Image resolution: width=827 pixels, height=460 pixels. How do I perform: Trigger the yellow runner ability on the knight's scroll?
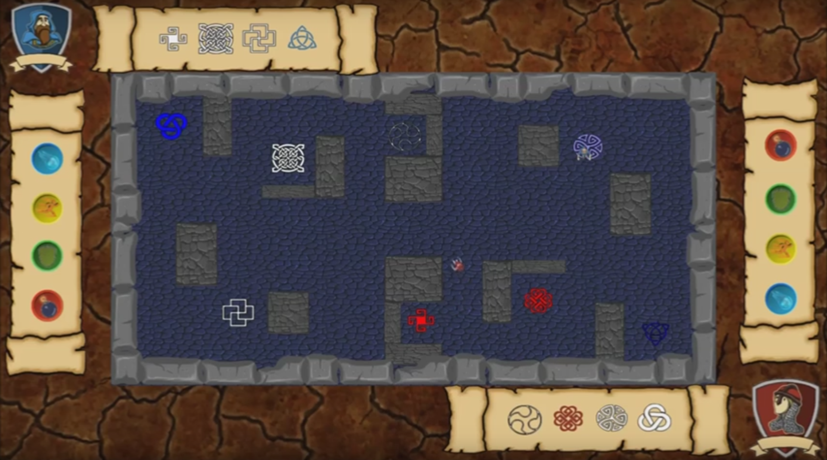tap(780, 248)
